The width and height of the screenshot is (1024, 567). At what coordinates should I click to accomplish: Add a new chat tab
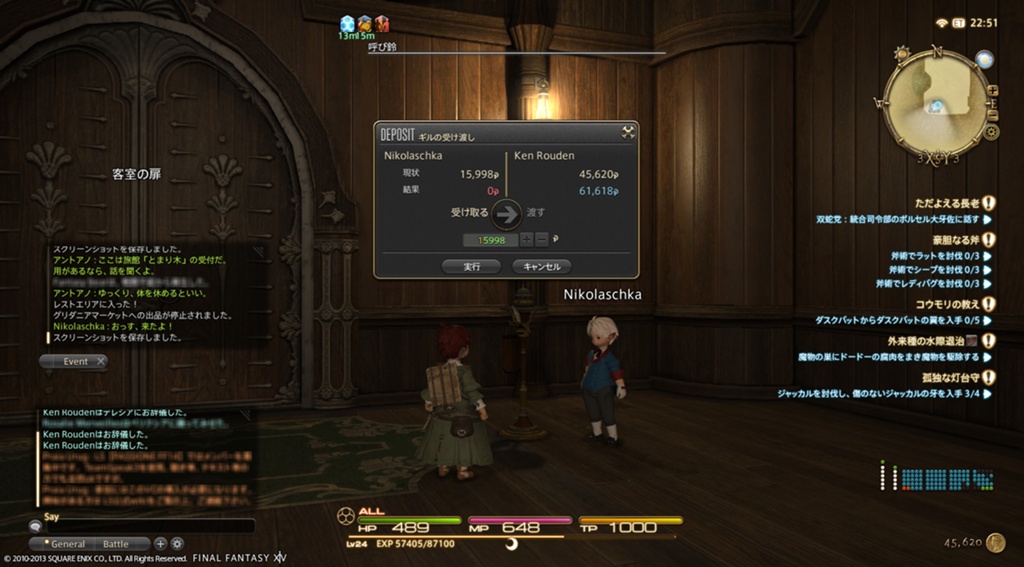tap(160, 544)
